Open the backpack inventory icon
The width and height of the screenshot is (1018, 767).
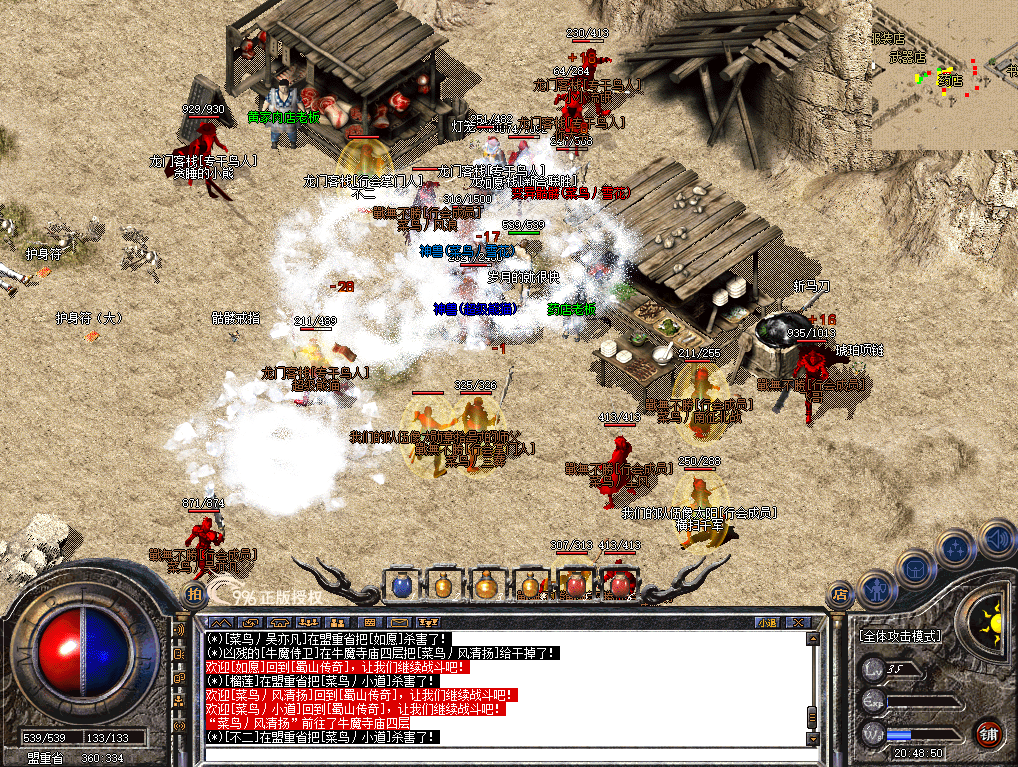click(915, 570)
